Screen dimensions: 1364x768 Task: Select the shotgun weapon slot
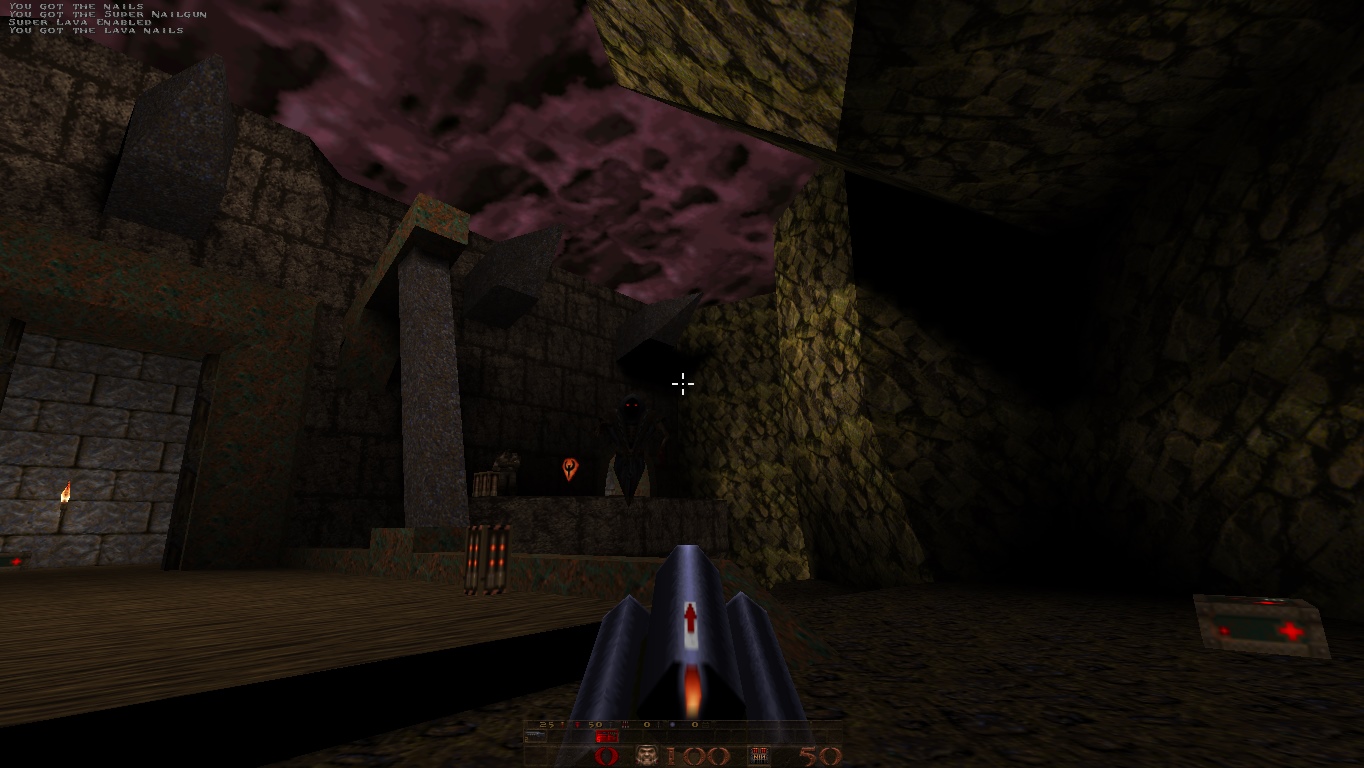click(535, 737)
